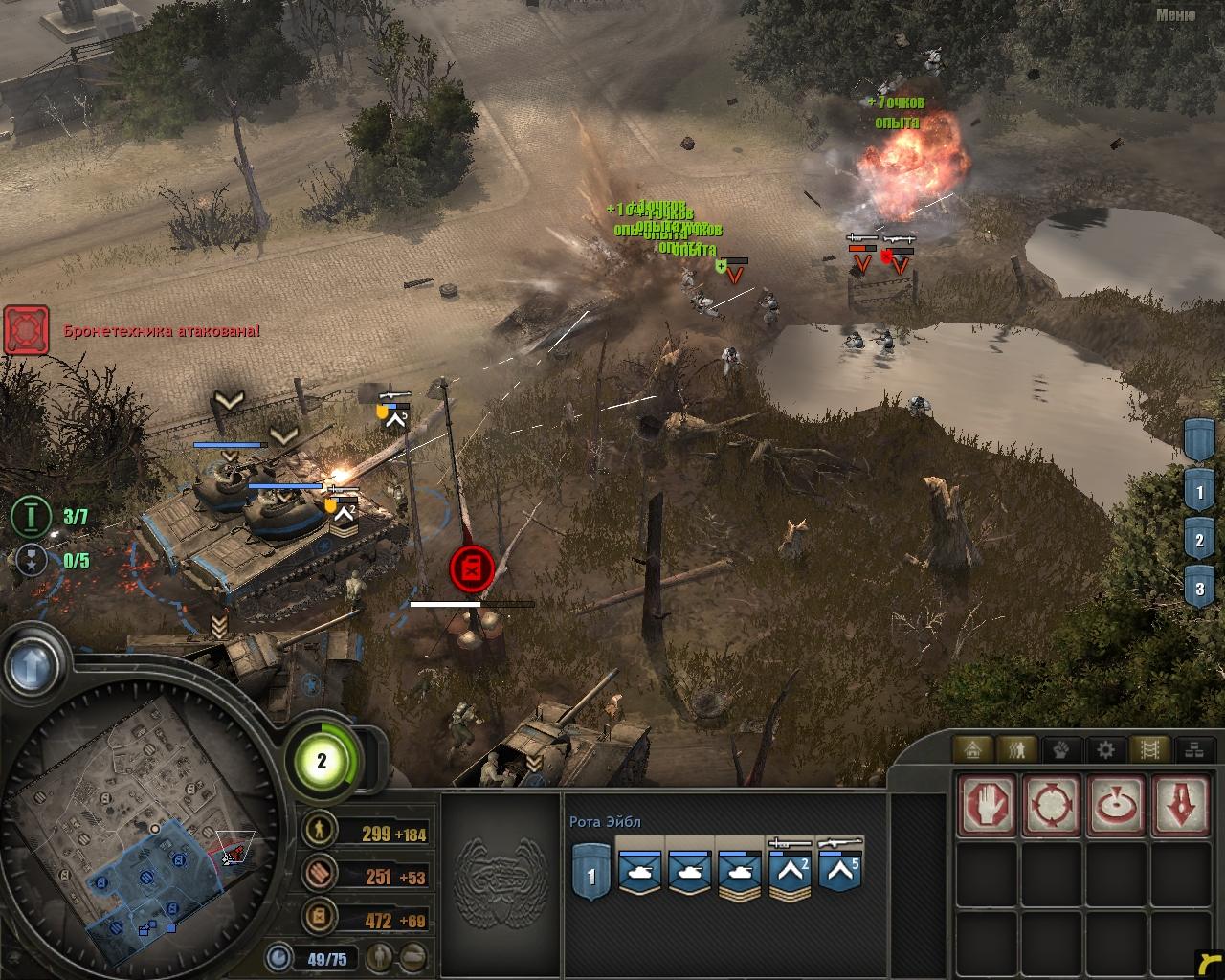Select the three-chevron veteran tank unit icon

[x=740, y=873]
